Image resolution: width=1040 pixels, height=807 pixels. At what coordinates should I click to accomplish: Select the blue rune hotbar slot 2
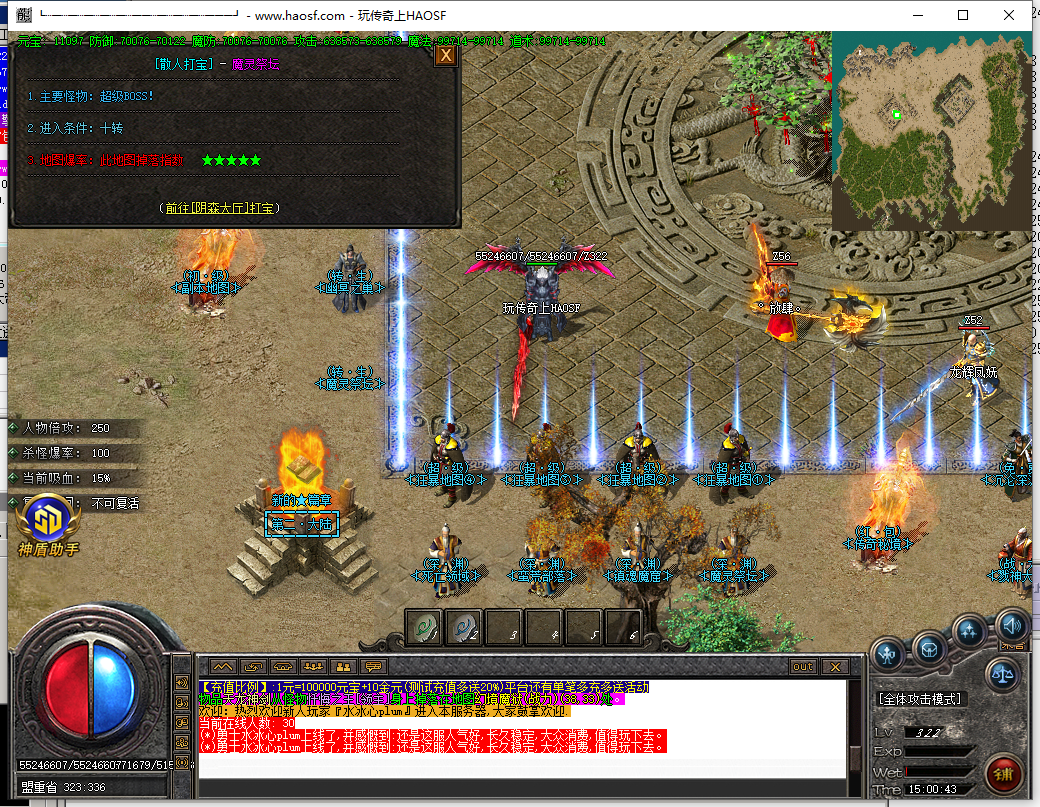pos(463,628)
